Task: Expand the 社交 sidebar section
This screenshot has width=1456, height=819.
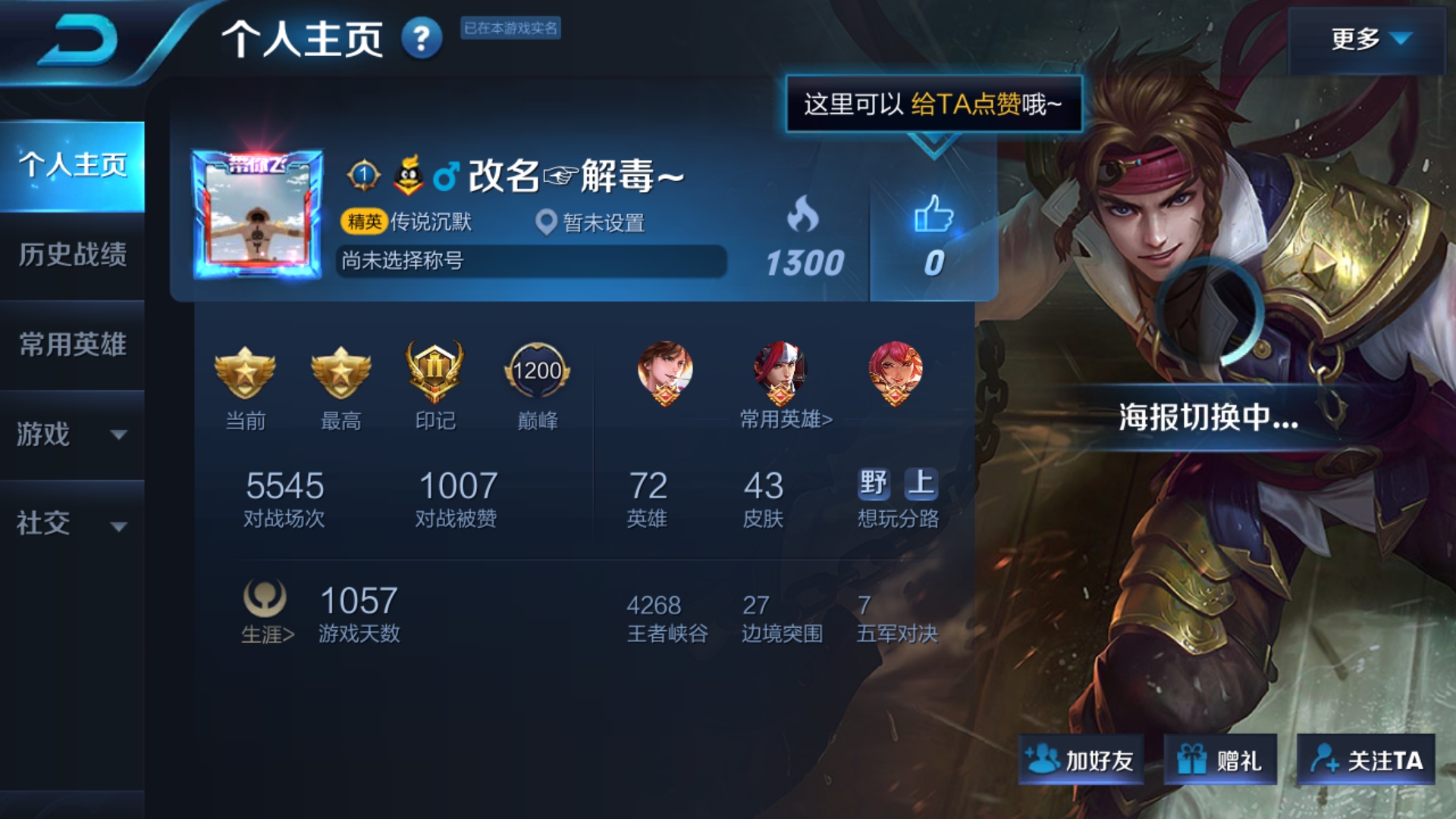Action: [x=72, y=523]
